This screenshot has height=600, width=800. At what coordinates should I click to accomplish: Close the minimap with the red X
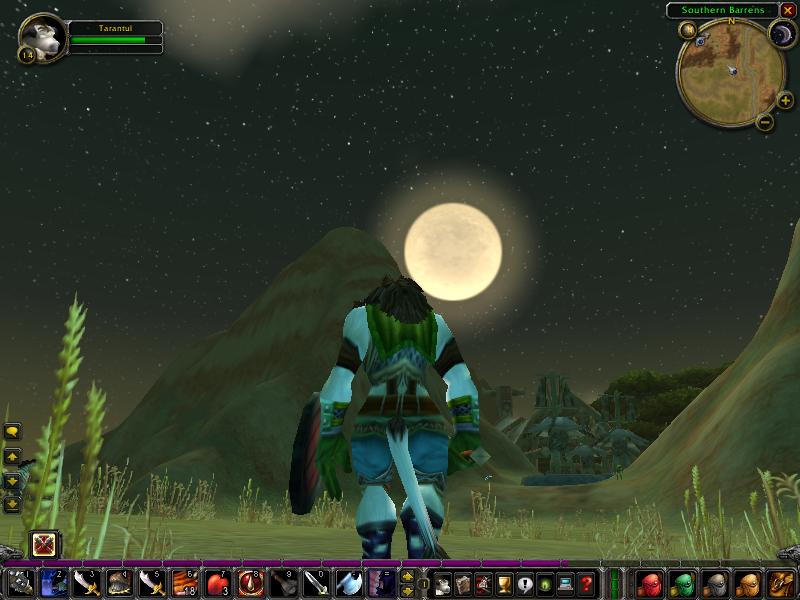click(x=788, y=10)
